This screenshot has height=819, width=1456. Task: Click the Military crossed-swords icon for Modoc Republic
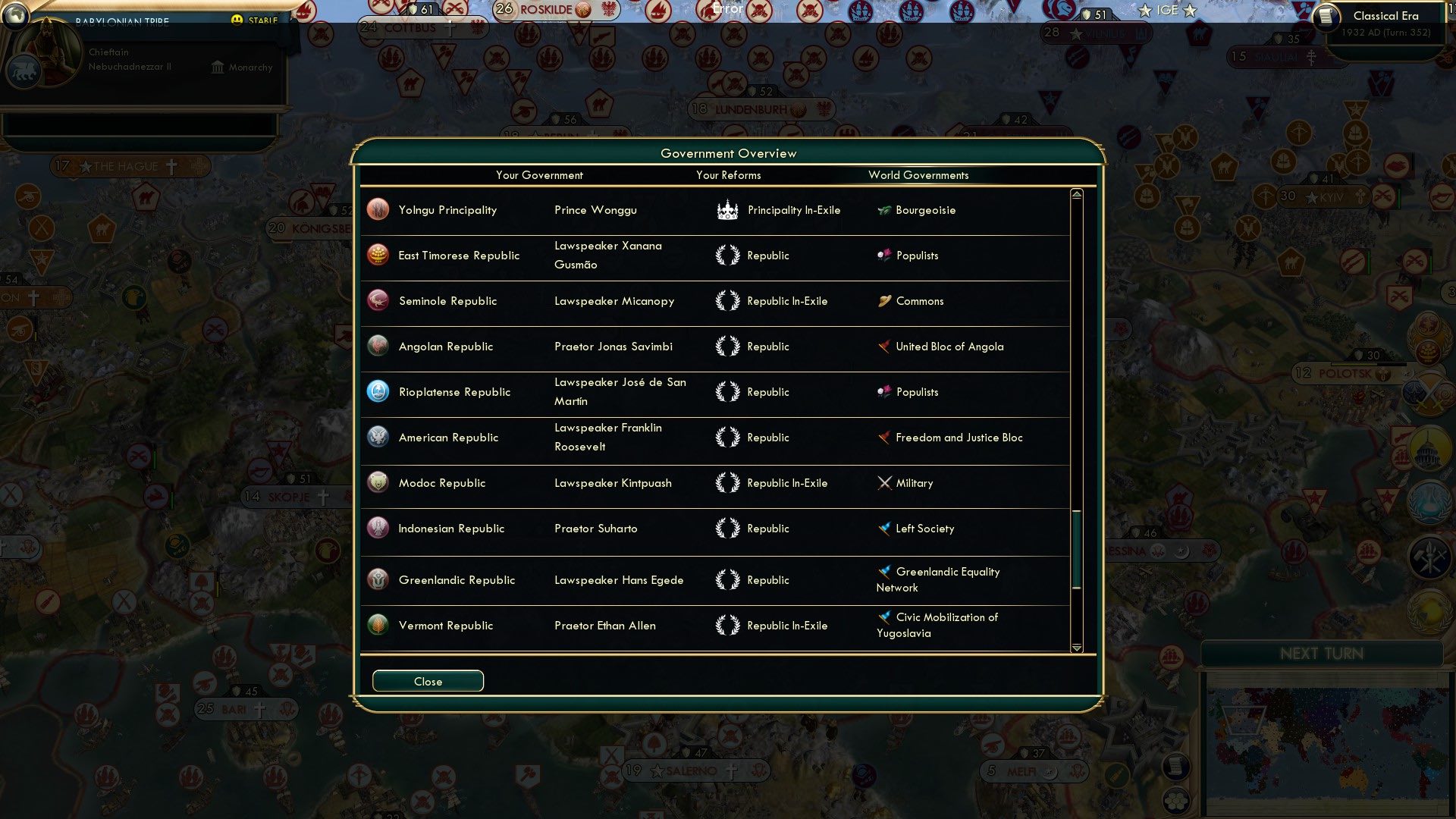coord(883,483)
